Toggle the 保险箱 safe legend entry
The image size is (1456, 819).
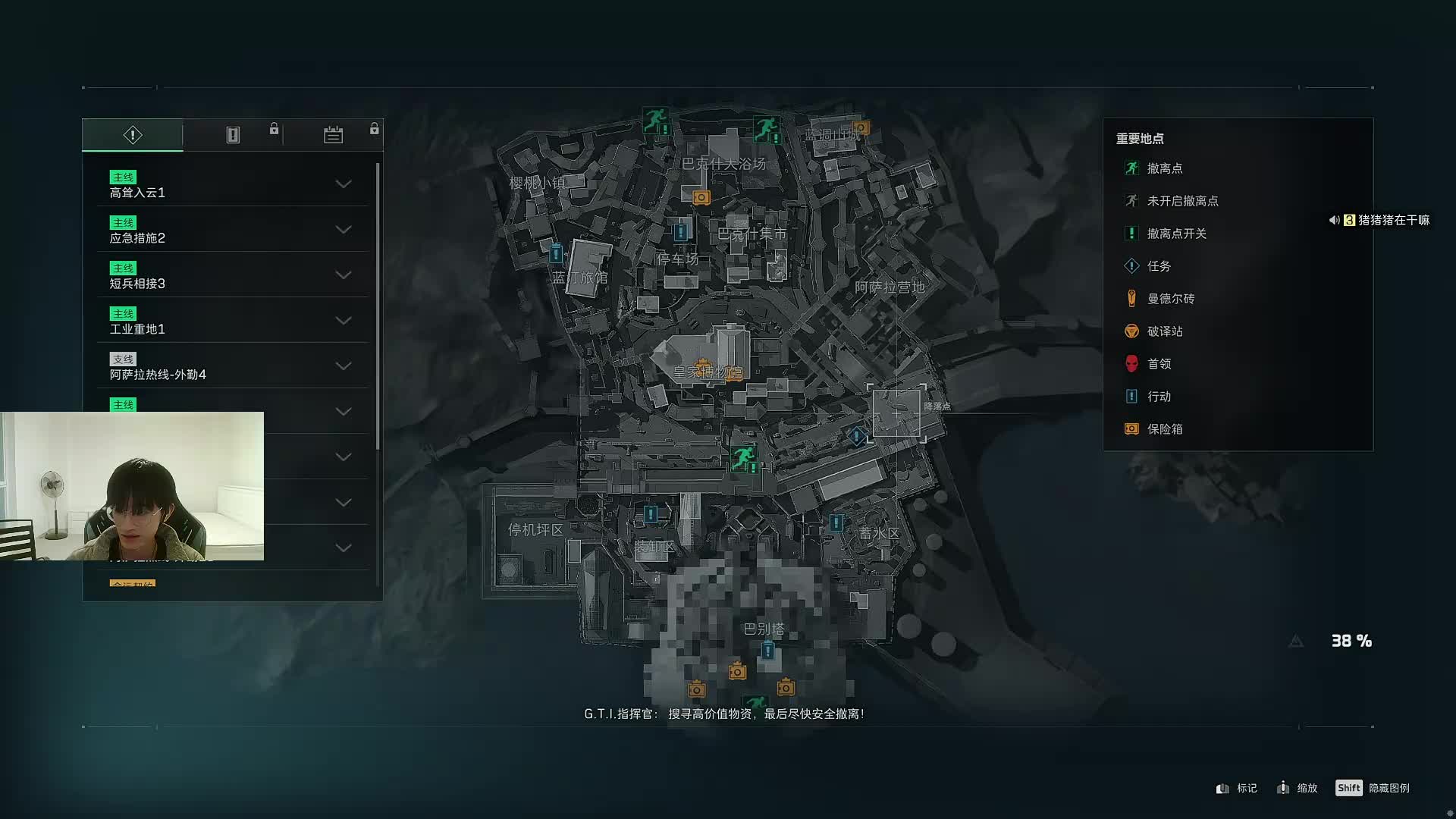coord(1164,429)
